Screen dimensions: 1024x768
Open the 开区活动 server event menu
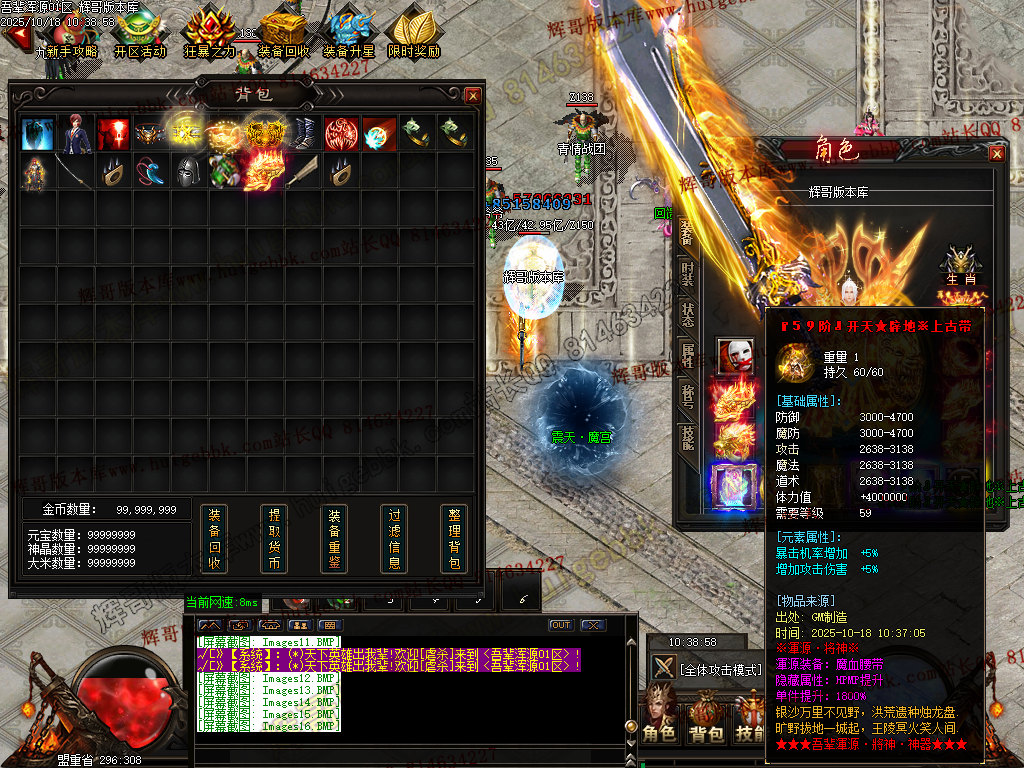point(140,34)
